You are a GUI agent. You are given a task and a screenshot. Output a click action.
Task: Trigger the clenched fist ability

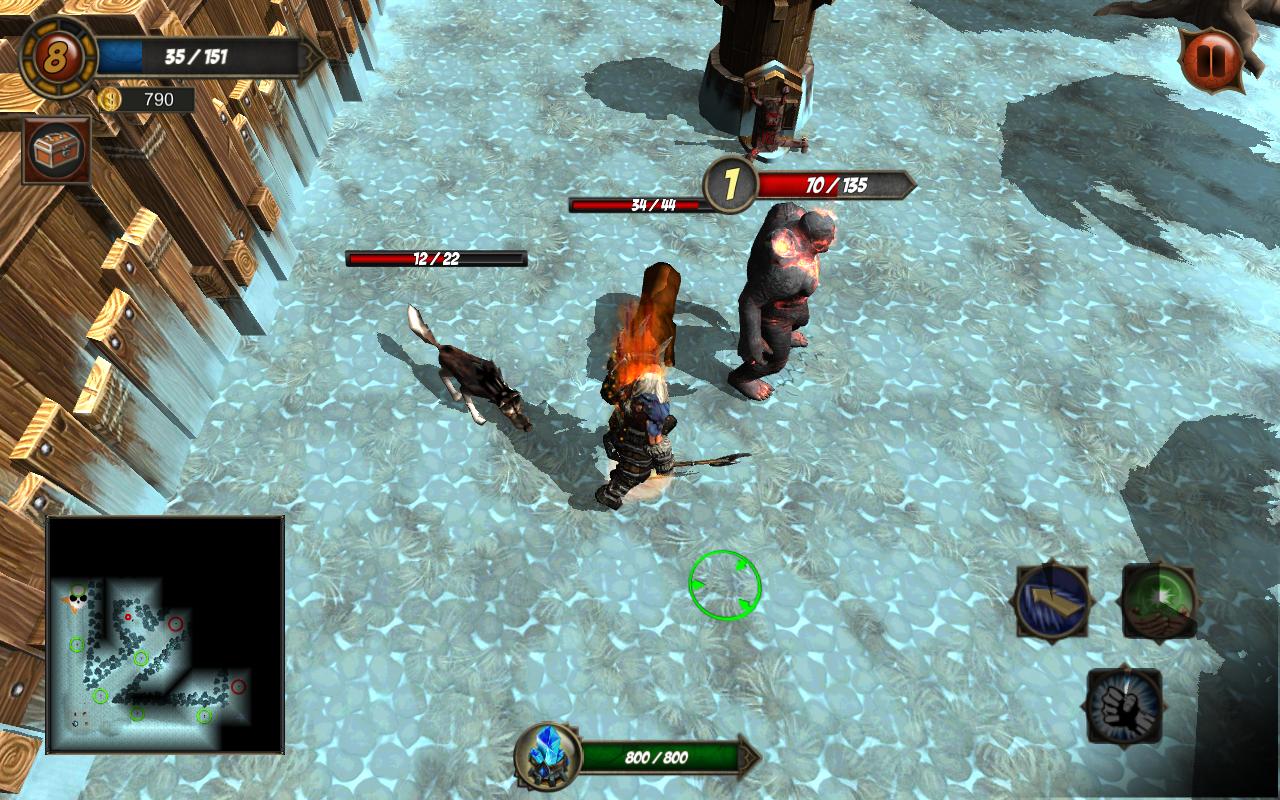(1125, 706)
